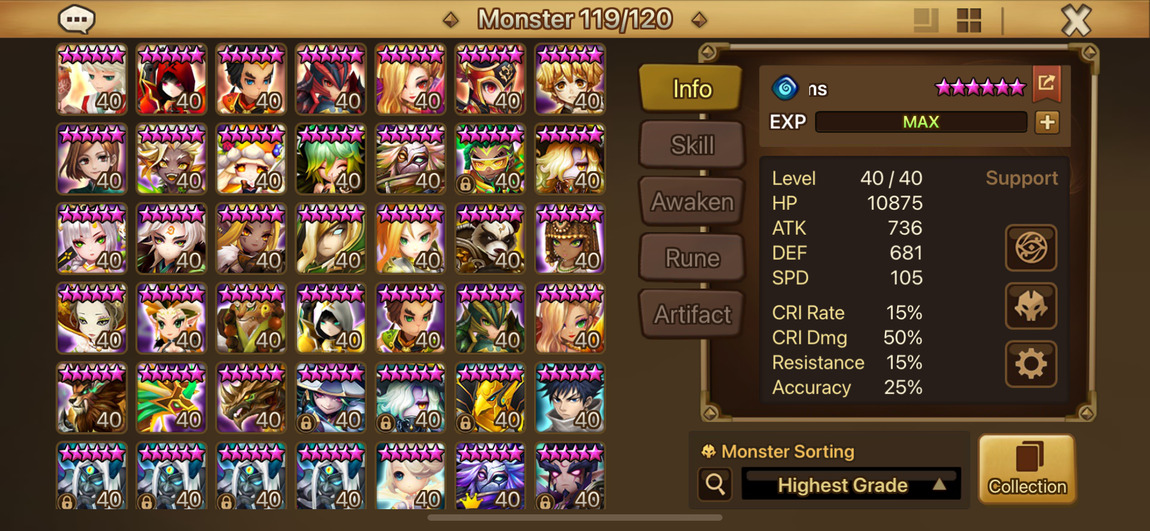Click the helmet mask Support button
Screen dimensions: 1150x531
click(x=1030, y=306)
